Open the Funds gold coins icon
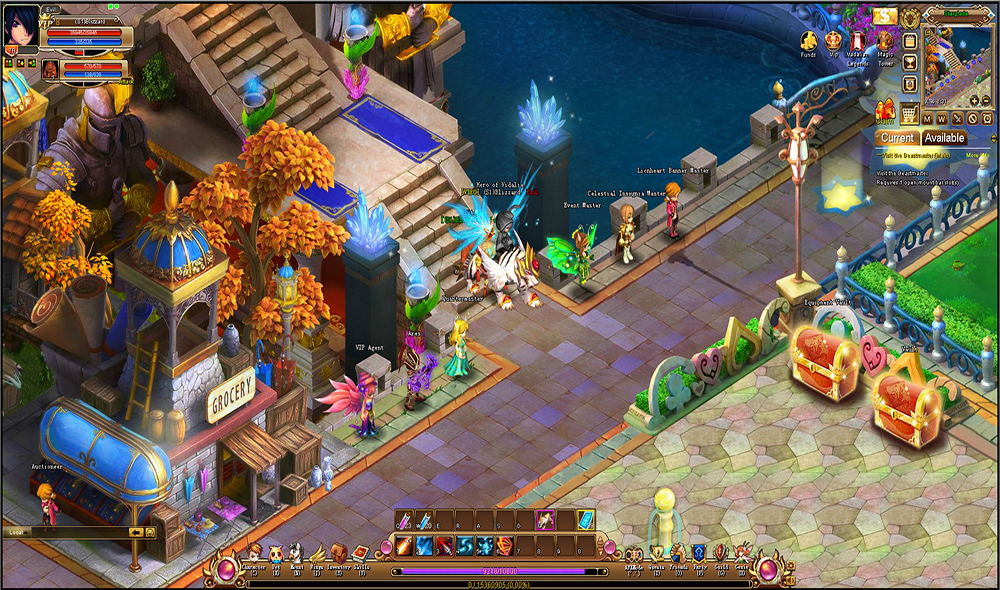The height and width of the screenshot is (590, 1000). [x=808, y=42]
